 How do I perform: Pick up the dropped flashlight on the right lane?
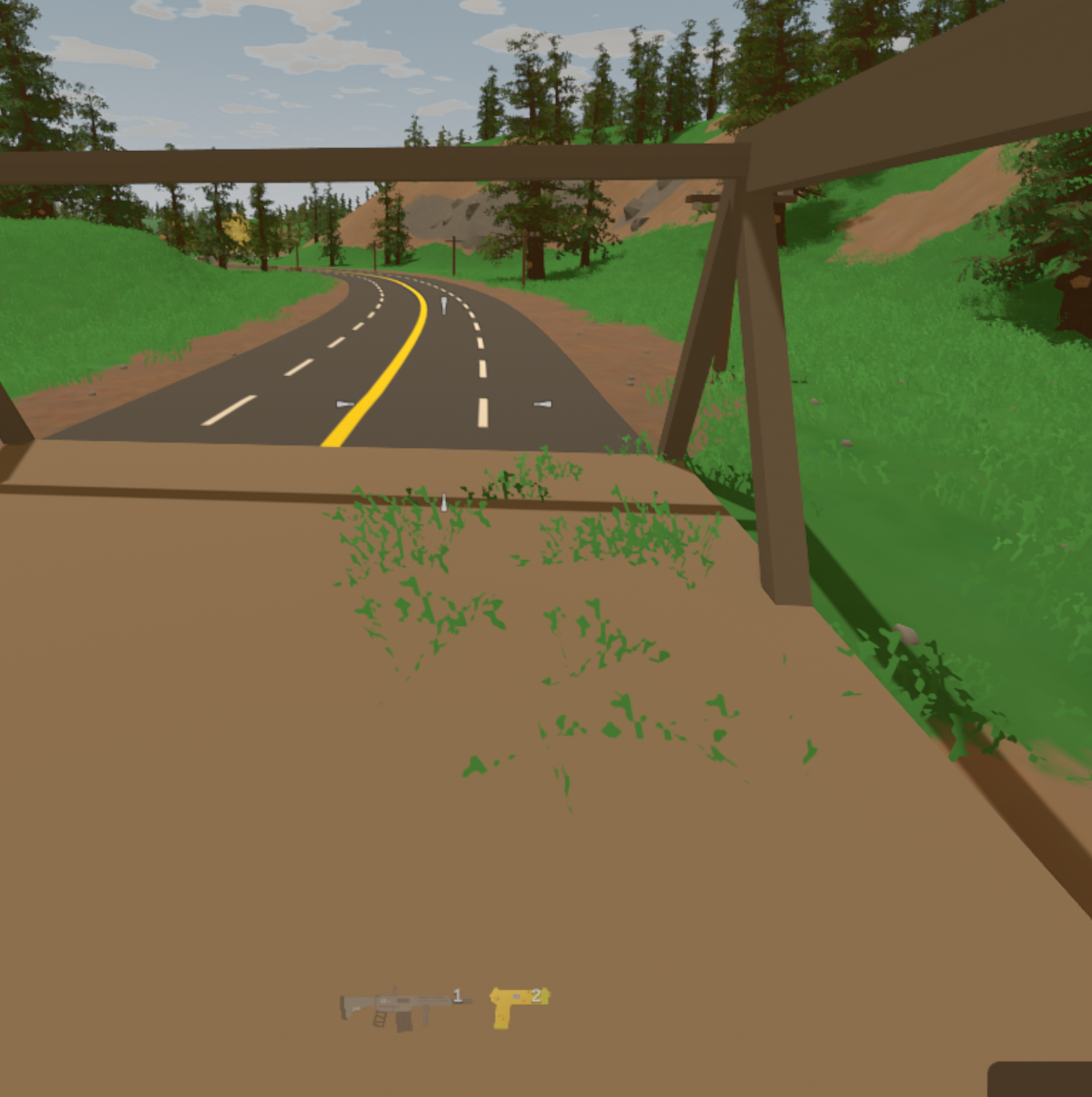click(x=542, y=404)
